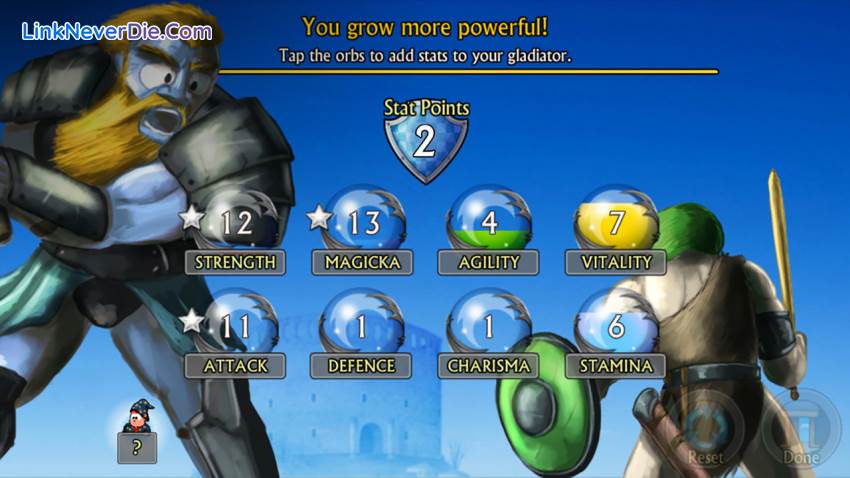Increase the Attack stat orb

pos(236,326)
